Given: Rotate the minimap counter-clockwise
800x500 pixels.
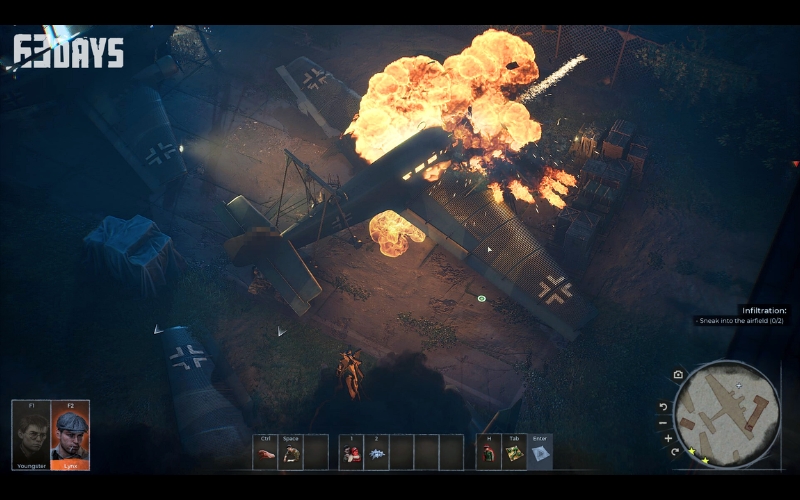Looking at the screenshot, I should pos(663,407).
